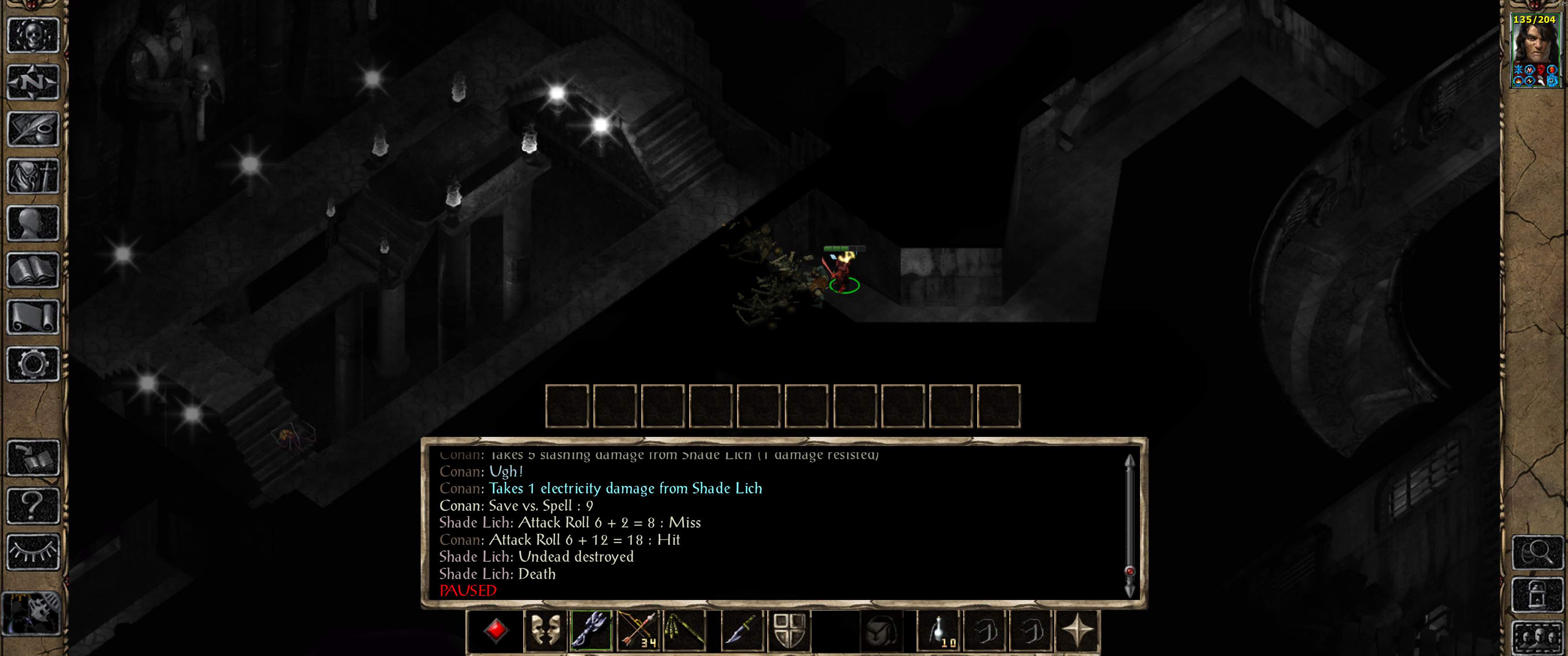Image resolution: width=1568 pixels, height=656 pixels.
Task: Open the area map compass icon
Action: coord(33,82)
